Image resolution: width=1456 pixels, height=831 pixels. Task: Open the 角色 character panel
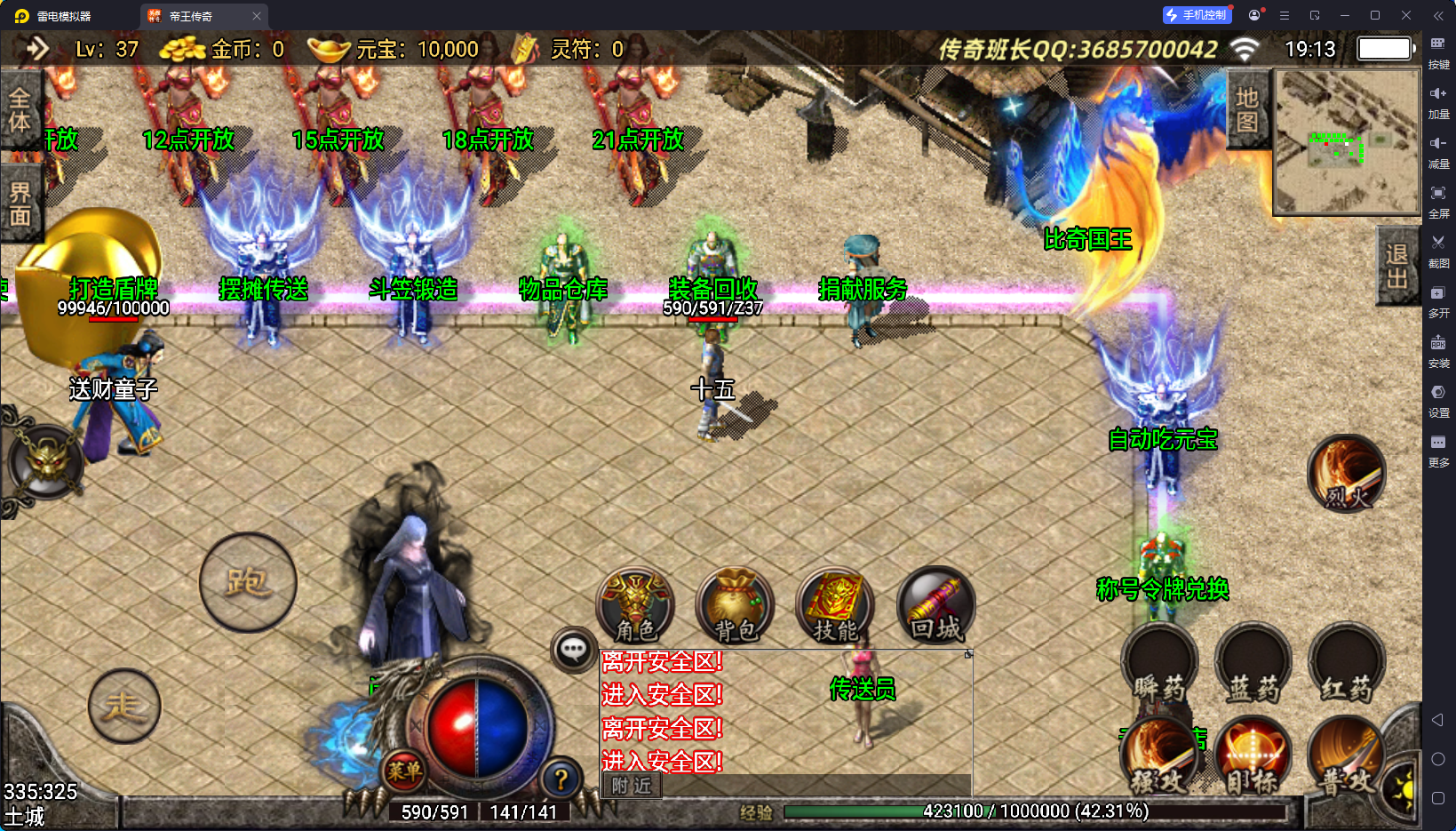click(635, 604)
